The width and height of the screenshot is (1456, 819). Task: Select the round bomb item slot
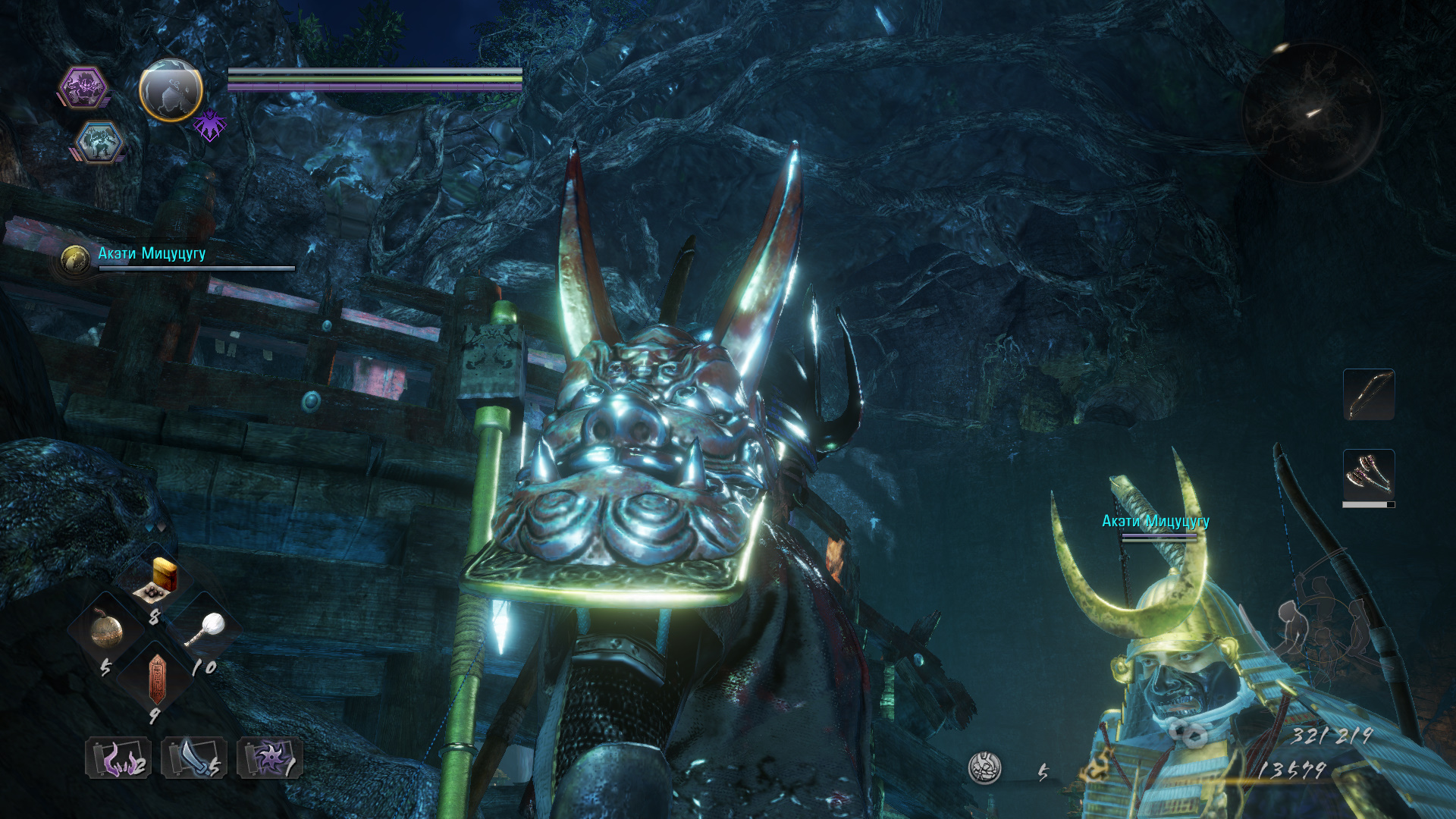pos(107,629)
